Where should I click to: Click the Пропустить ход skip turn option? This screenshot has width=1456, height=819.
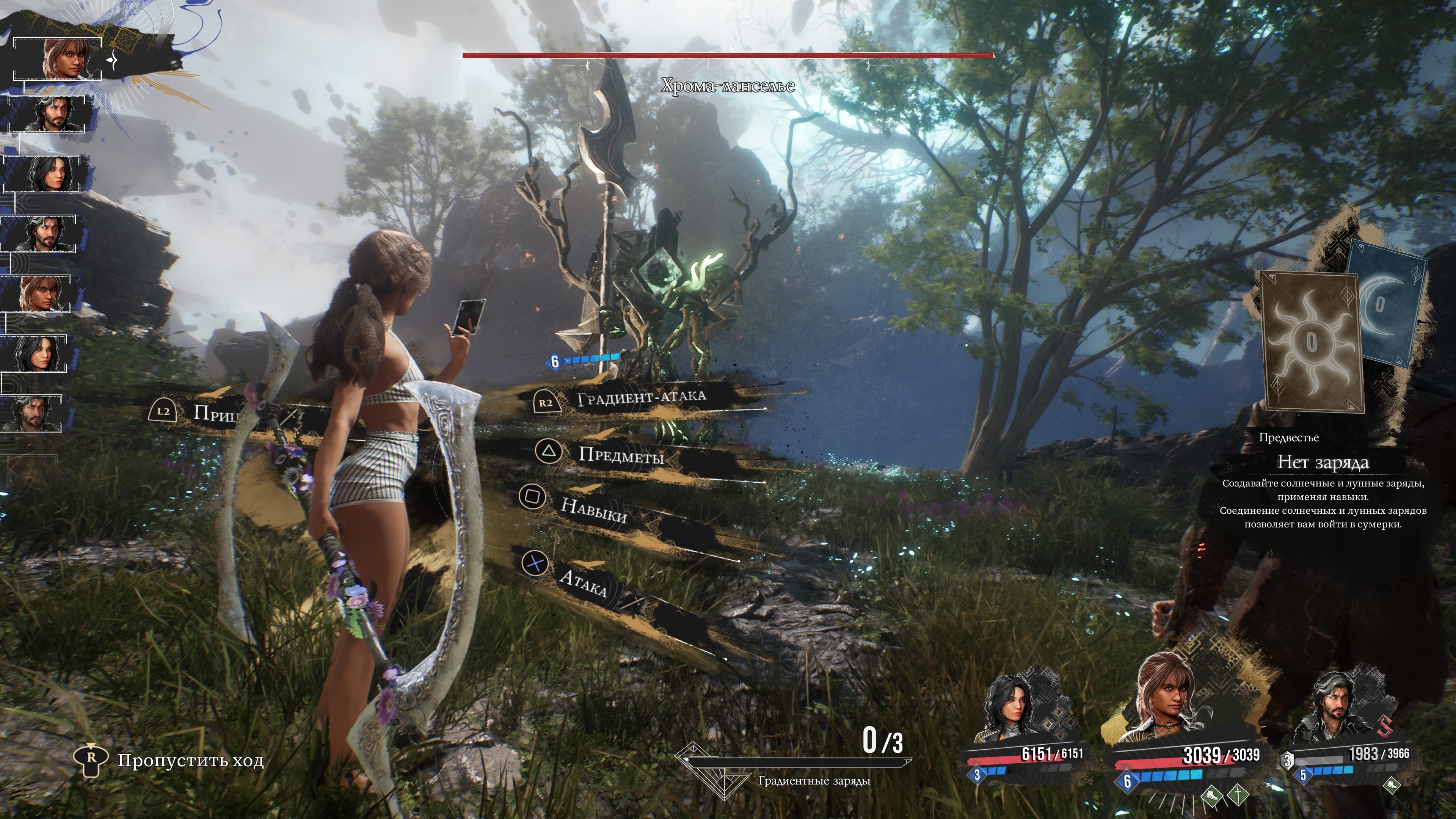coord(190,761)
